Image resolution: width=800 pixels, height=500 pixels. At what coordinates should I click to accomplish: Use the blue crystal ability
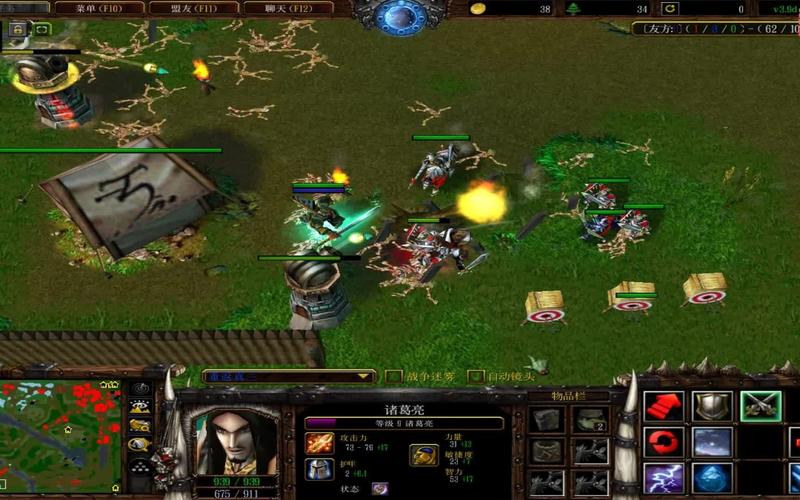click(x=712, y=477)
